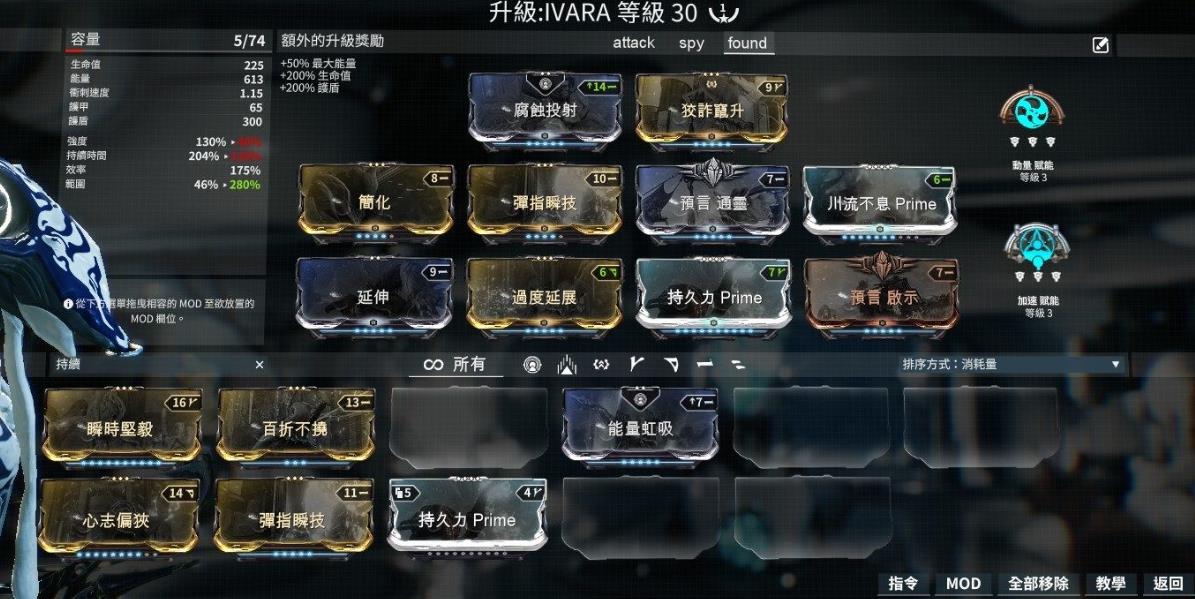Image resolution: width=1195 pixels, height=599 pixels.
Task: Choose the equipped 狡詐竄升 mod
Action: click(x=711, y=109)
